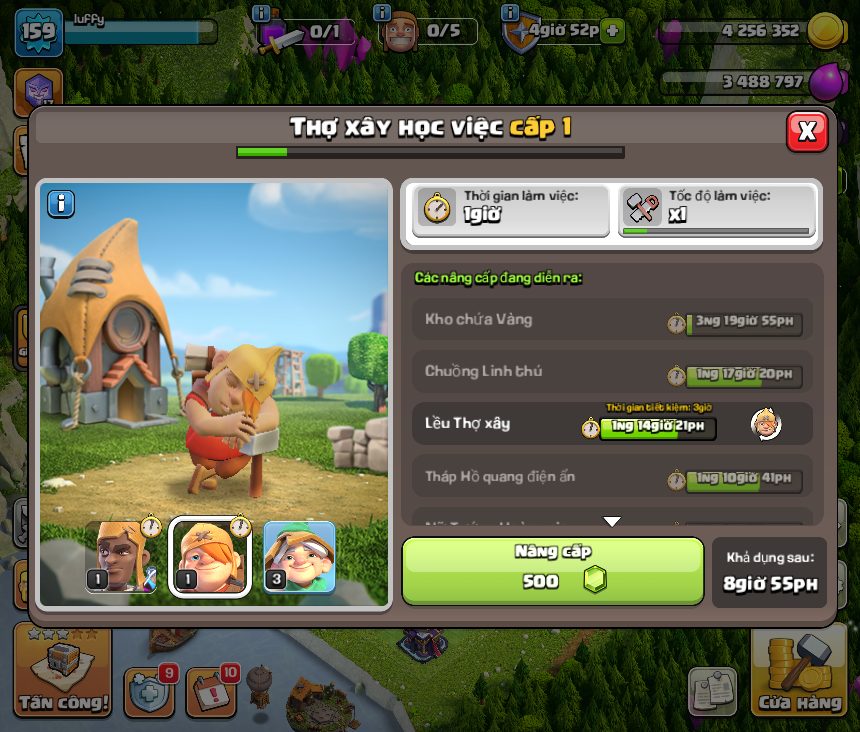Add shield time with green plus button
Viewport: 860px width, 732px height.
pos(612,31)
